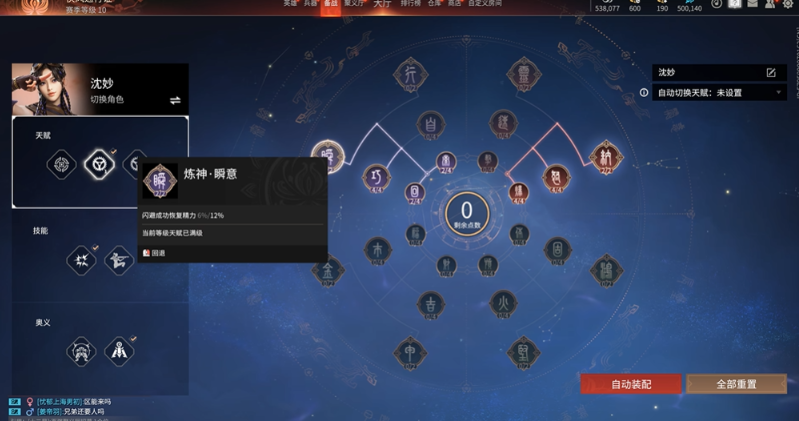Select the 火 talent node
This screenshot has height=421, width=799.
(x=504, y=301)
